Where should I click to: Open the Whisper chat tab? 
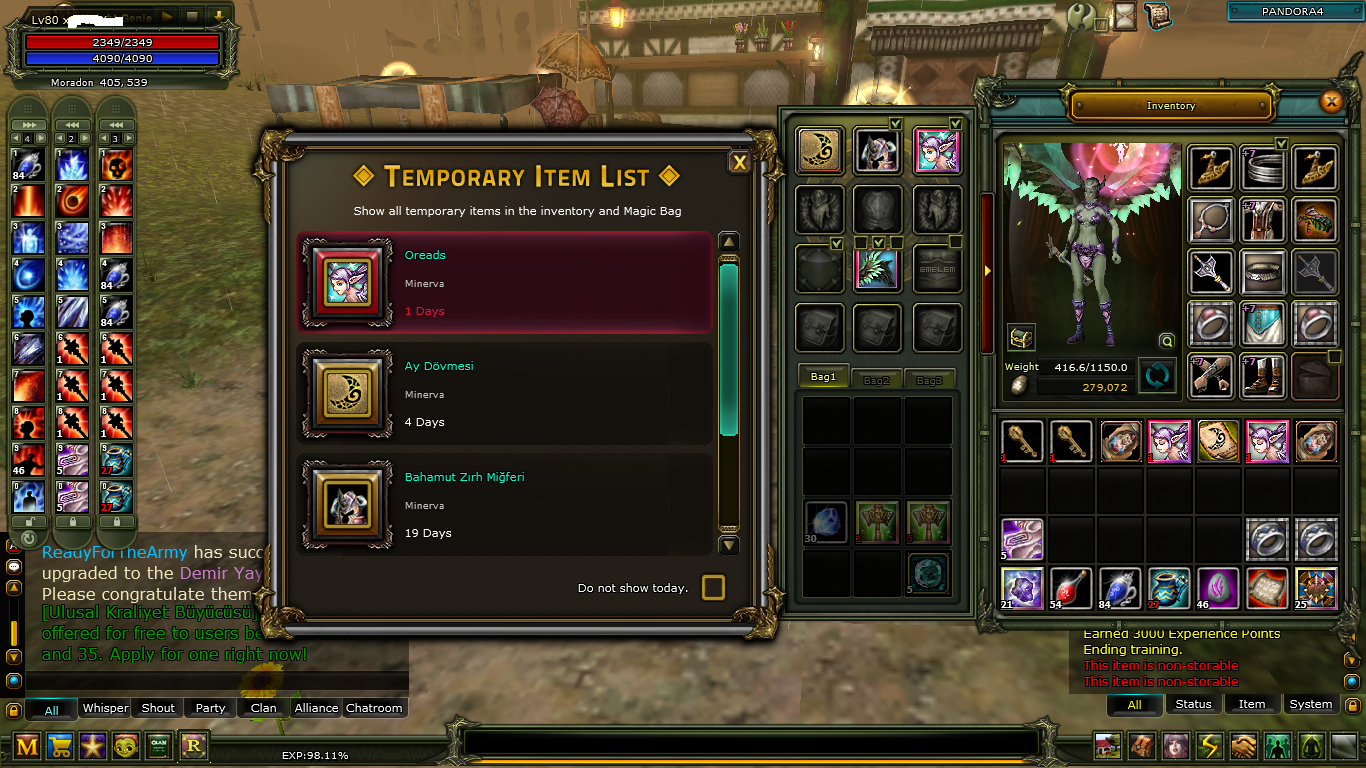(x=104, y=708)
